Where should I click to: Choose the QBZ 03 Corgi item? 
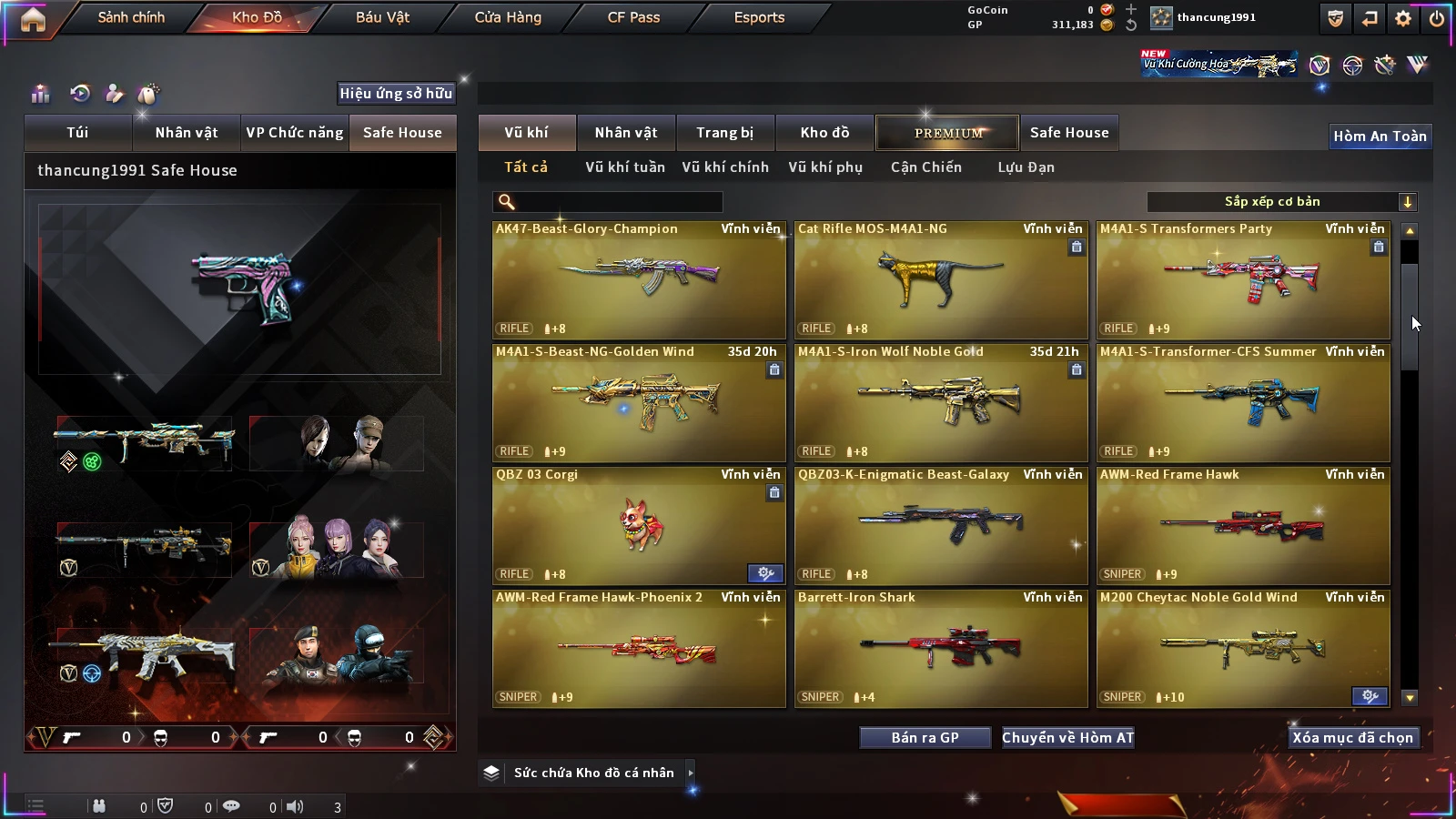(639, 526)
